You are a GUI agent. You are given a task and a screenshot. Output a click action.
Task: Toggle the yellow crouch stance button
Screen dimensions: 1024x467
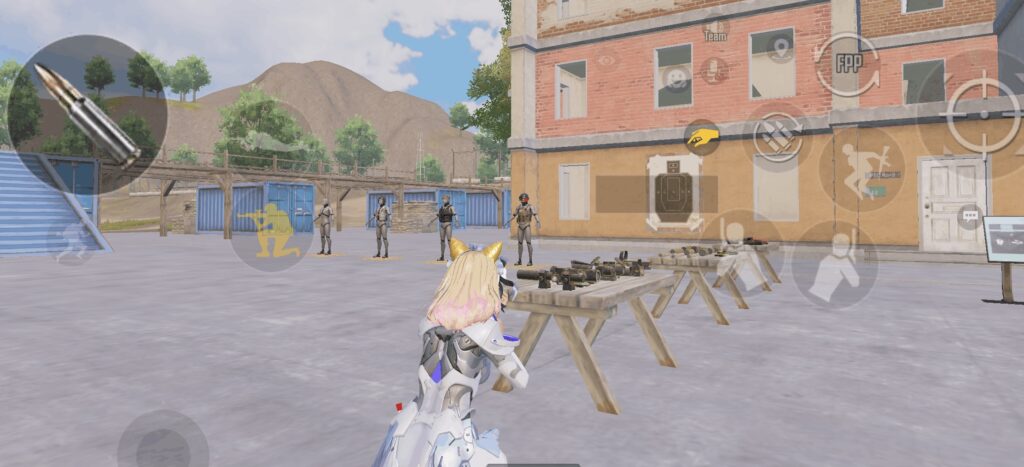point(271,230)
